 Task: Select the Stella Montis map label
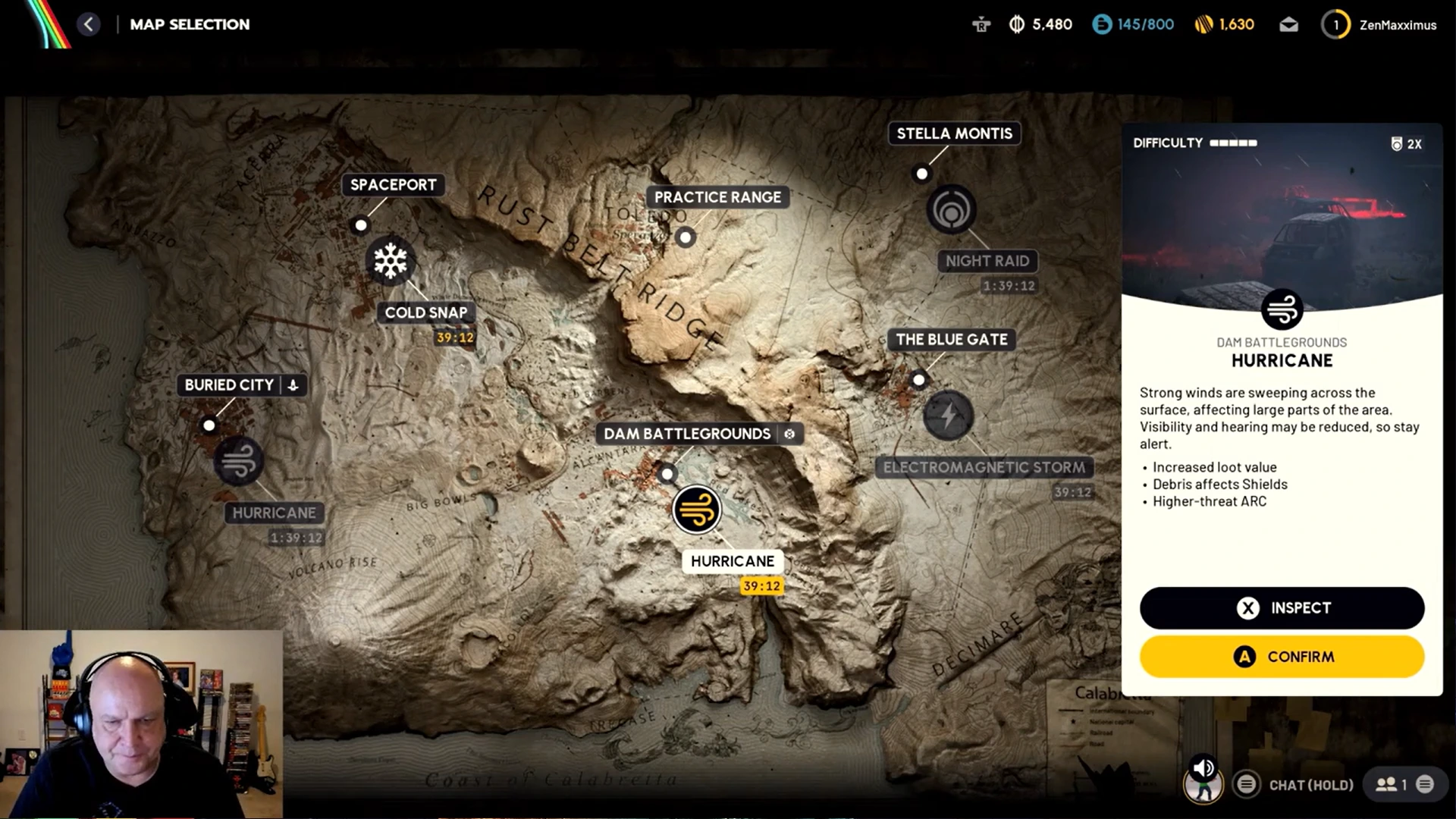click(954, 133)
